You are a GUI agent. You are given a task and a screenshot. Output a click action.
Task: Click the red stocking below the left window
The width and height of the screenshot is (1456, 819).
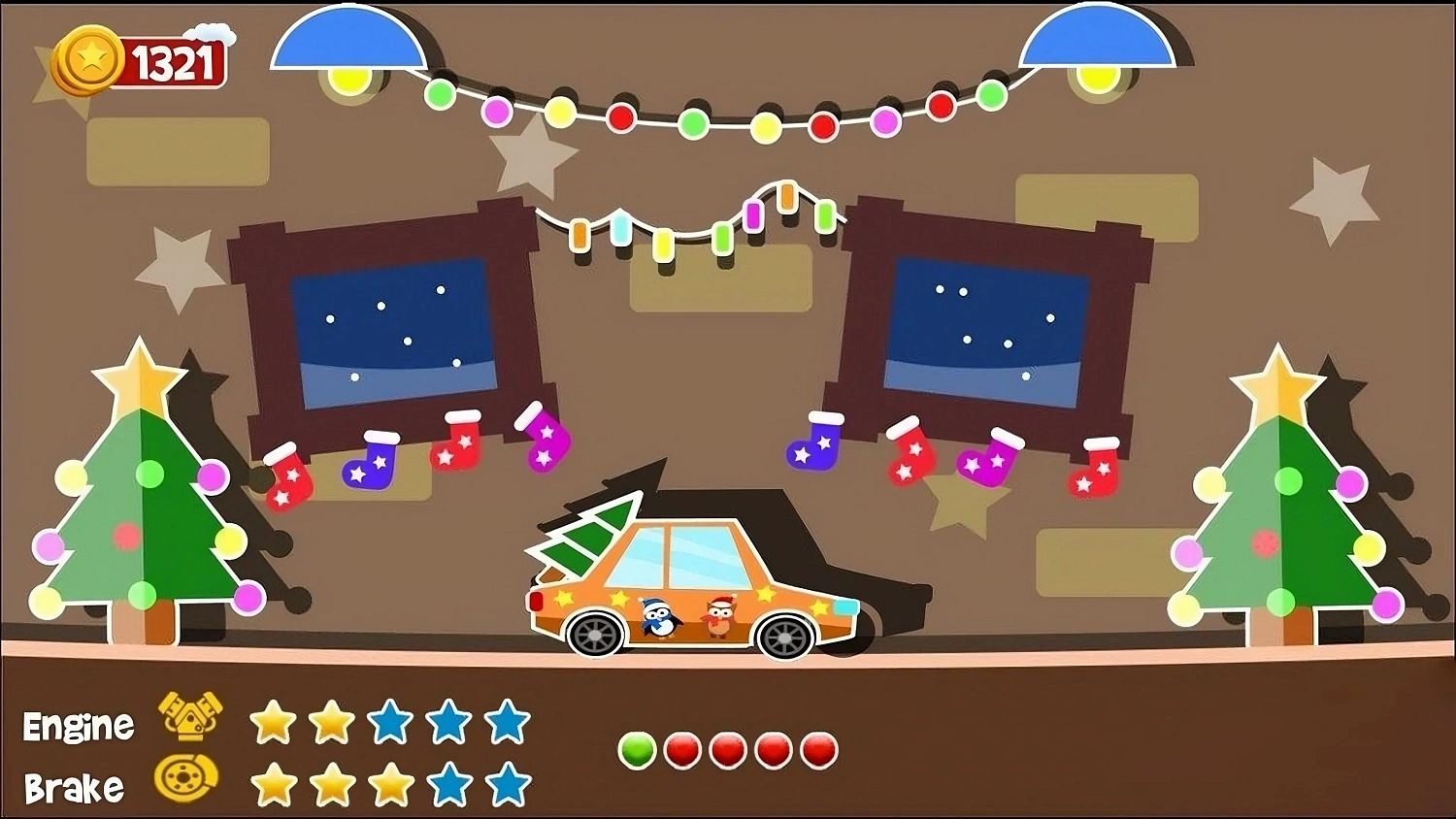click(287, 477)
